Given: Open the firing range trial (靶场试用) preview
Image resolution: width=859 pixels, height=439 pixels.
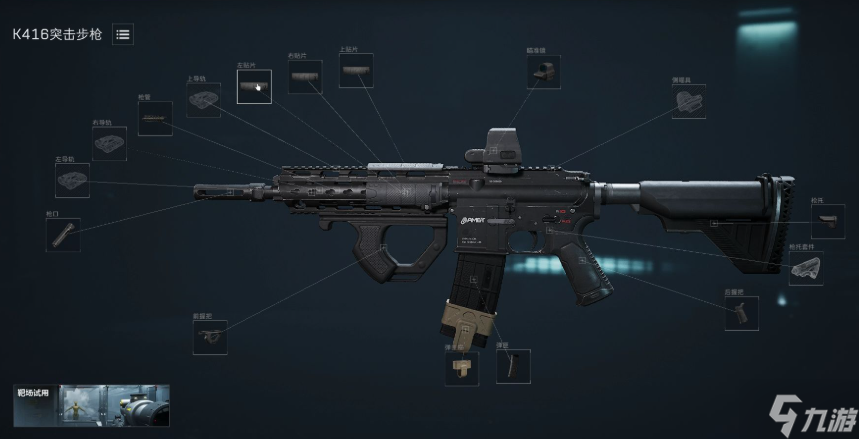Looking at the screenshot, I should coord(91,406).
